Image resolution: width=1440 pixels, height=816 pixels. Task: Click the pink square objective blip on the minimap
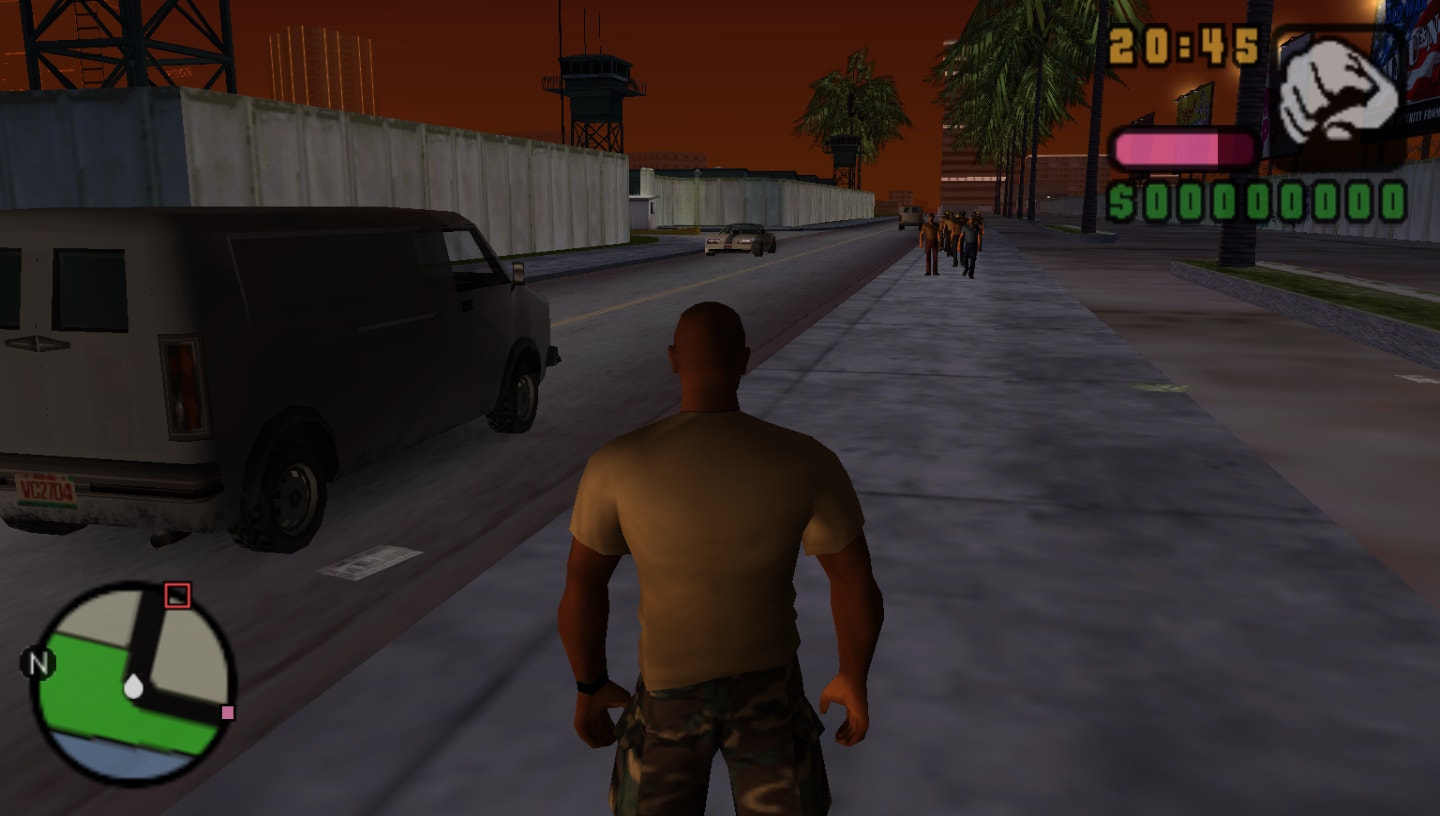point(227,710)
